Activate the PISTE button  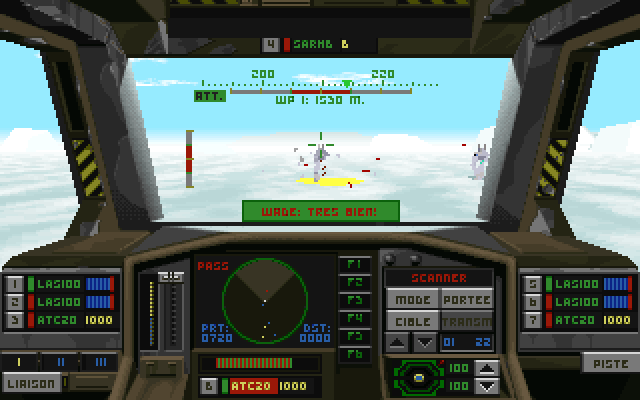[604, 364]
